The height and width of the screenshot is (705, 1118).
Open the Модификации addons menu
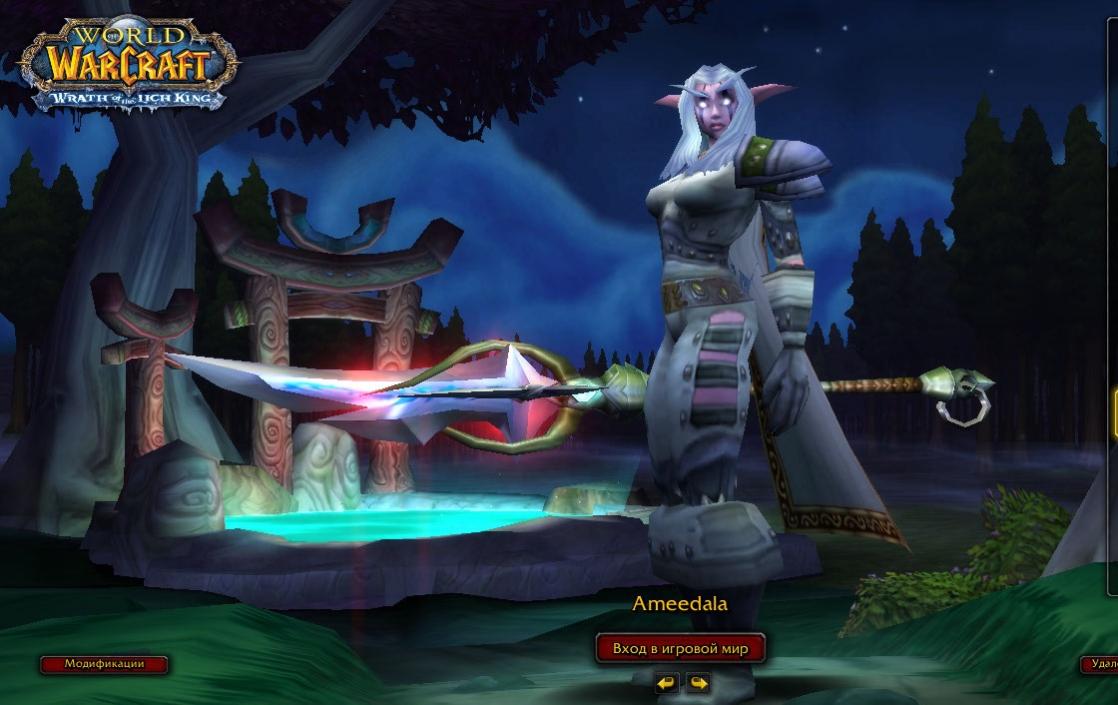[104, 664]
